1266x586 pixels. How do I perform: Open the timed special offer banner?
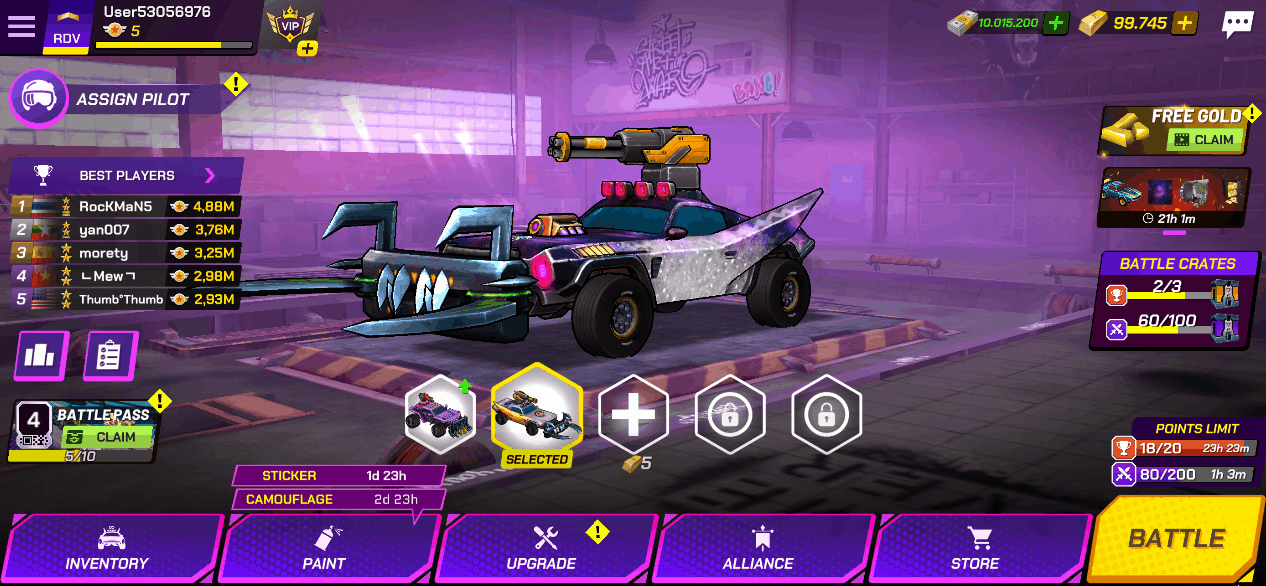(1173, 197)
